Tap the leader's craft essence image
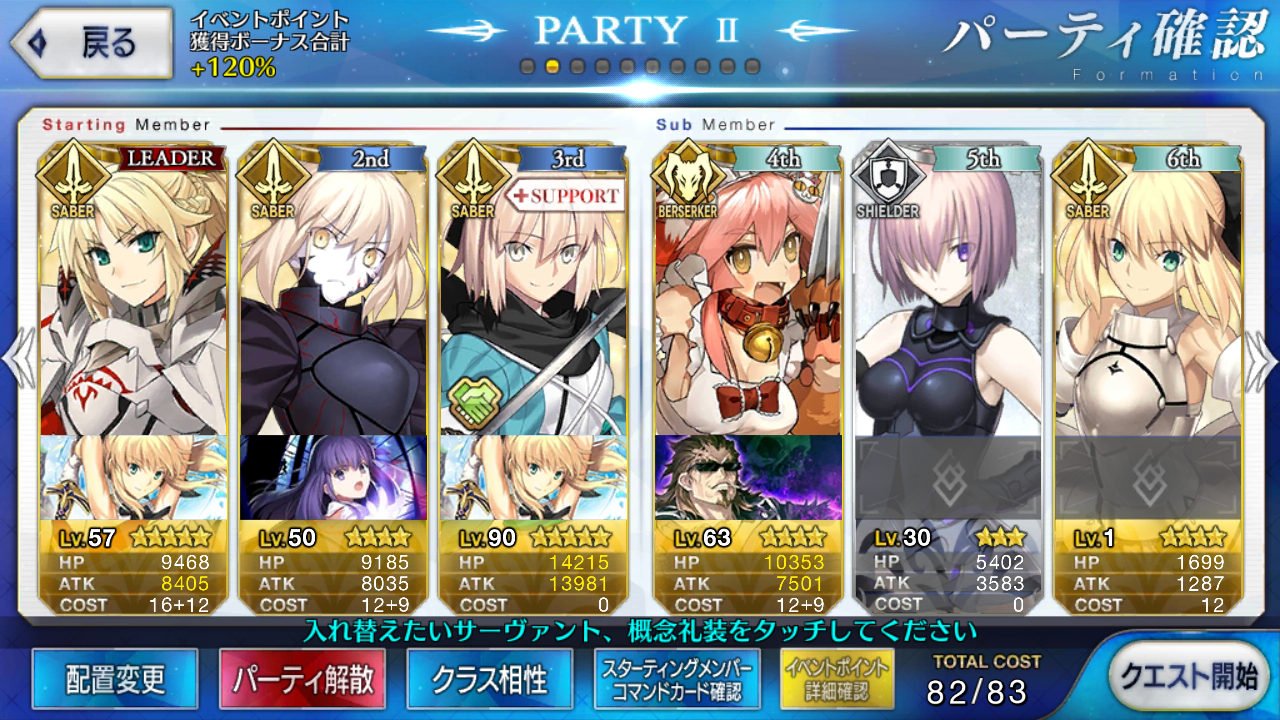Screen dimensions: 1280x720 [x=133, y=478]
